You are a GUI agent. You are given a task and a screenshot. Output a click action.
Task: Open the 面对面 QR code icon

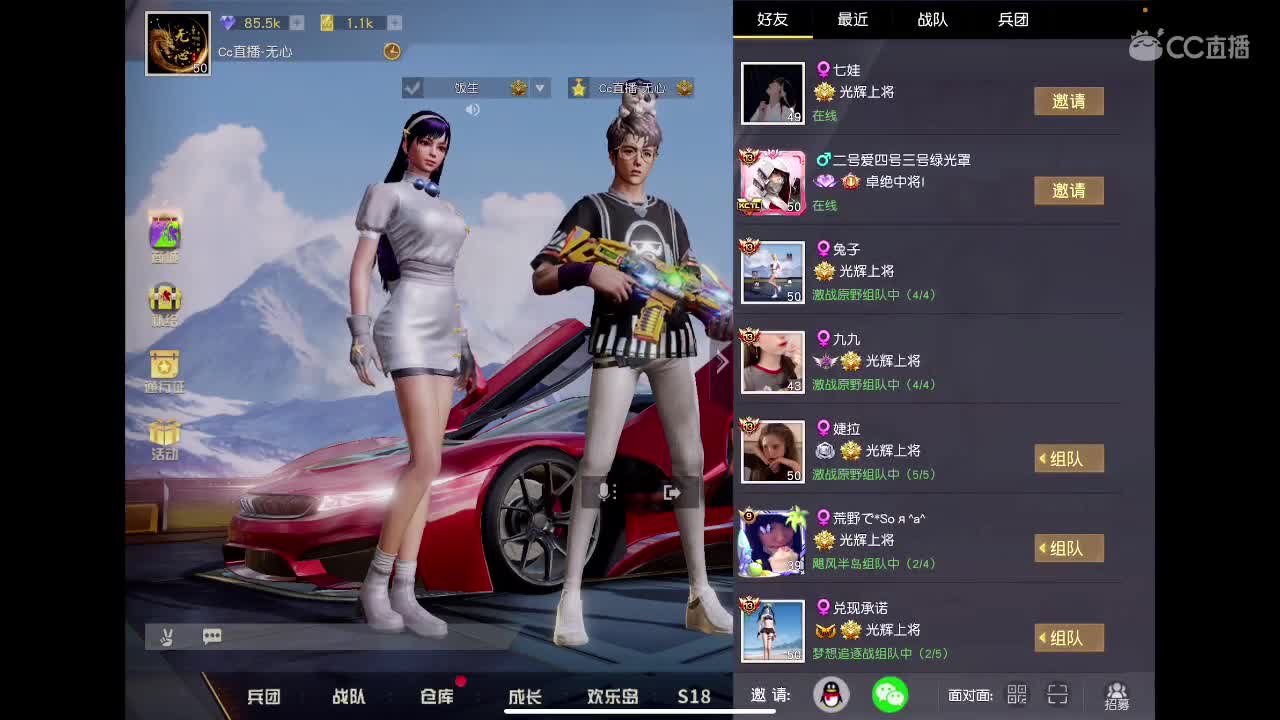pos(1017,694)
